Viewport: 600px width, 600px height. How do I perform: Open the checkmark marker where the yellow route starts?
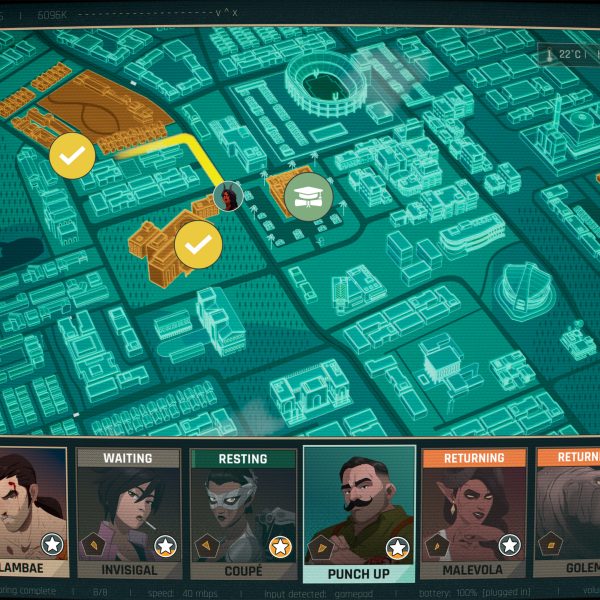[x=72, y=155]
